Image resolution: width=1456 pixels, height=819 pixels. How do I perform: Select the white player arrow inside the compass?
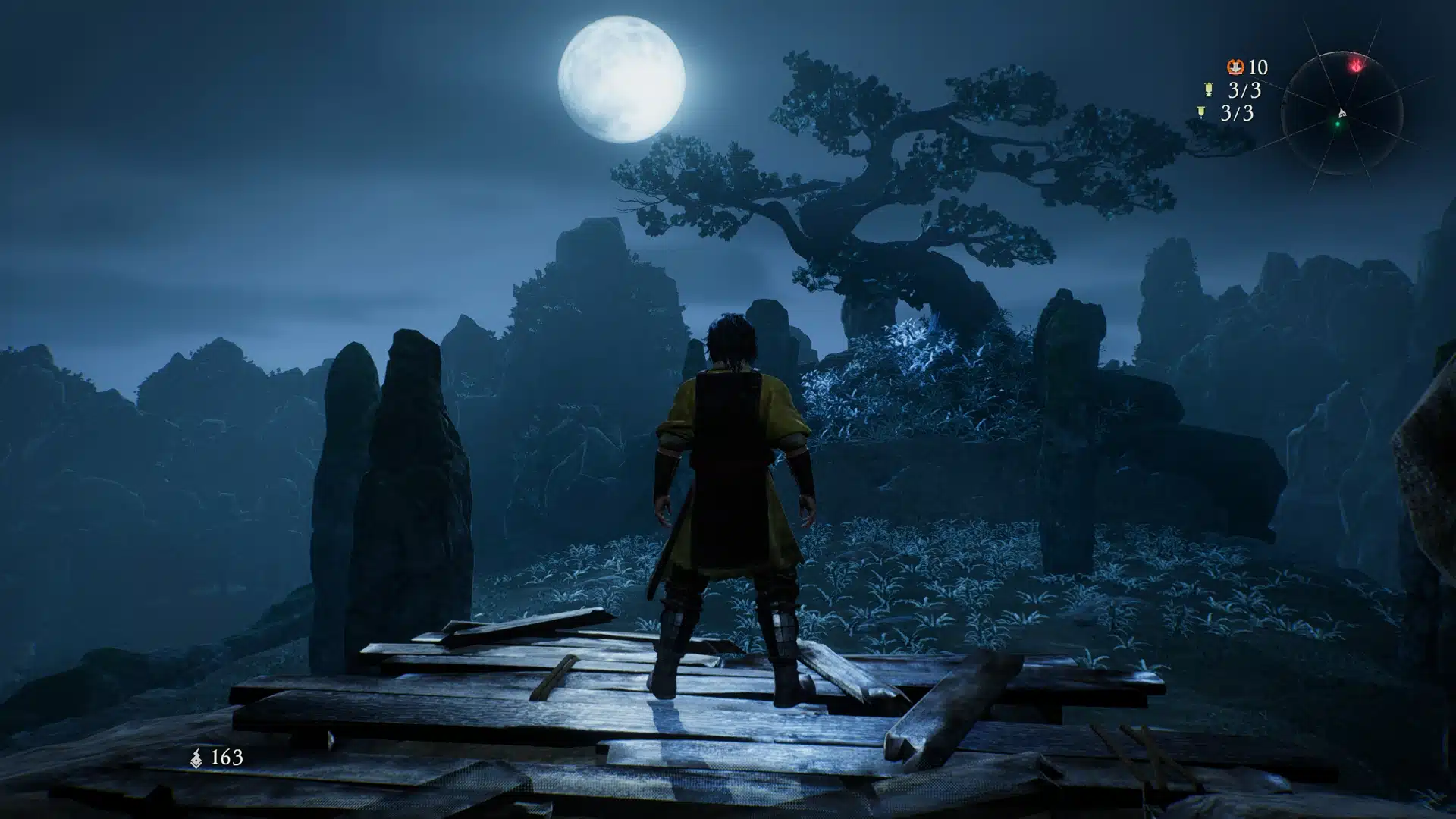[x=1342, y=112]
